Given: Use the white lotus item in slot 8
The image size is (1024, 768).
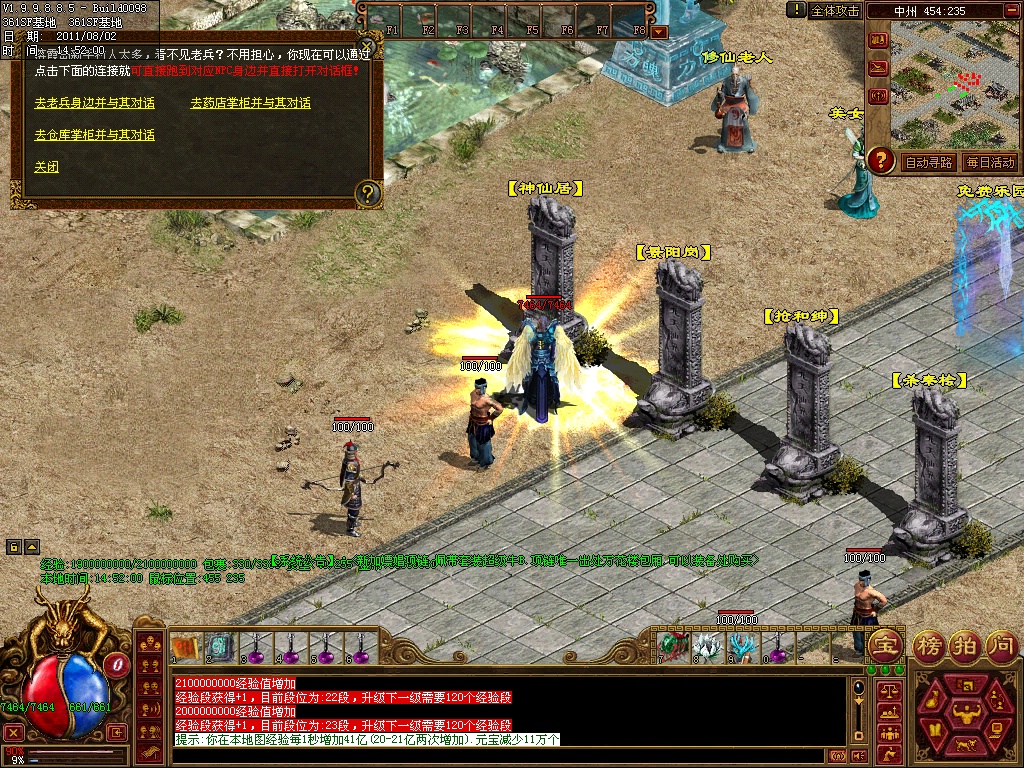Looking at the screenshot, I should 708,648.
